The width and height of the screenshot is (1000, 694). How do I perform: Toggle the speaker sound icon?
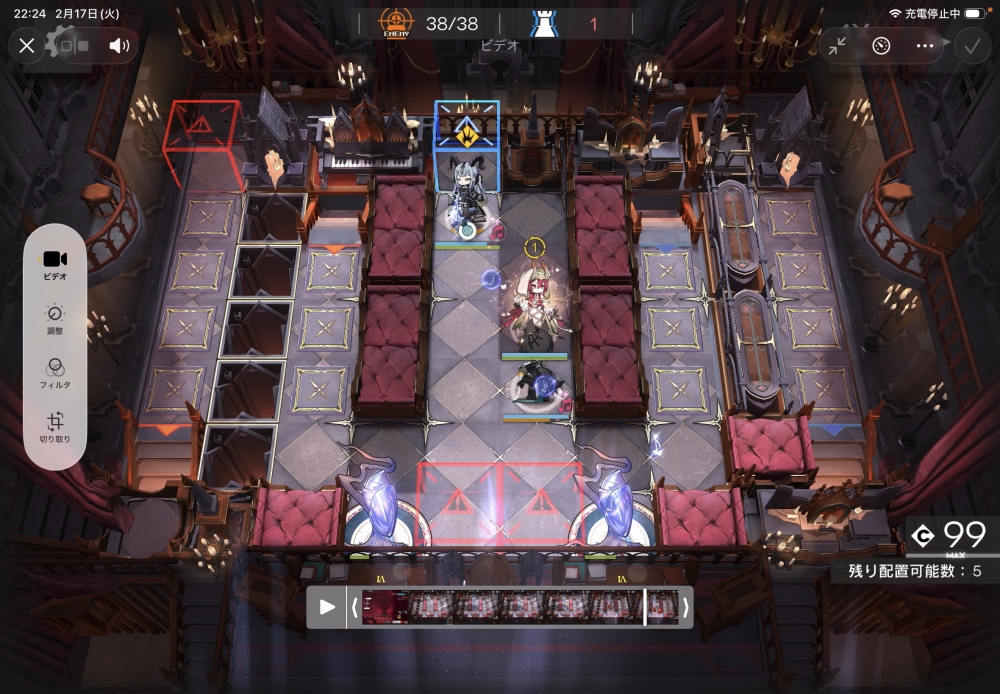pyautogui.click(x=120, y=45)
